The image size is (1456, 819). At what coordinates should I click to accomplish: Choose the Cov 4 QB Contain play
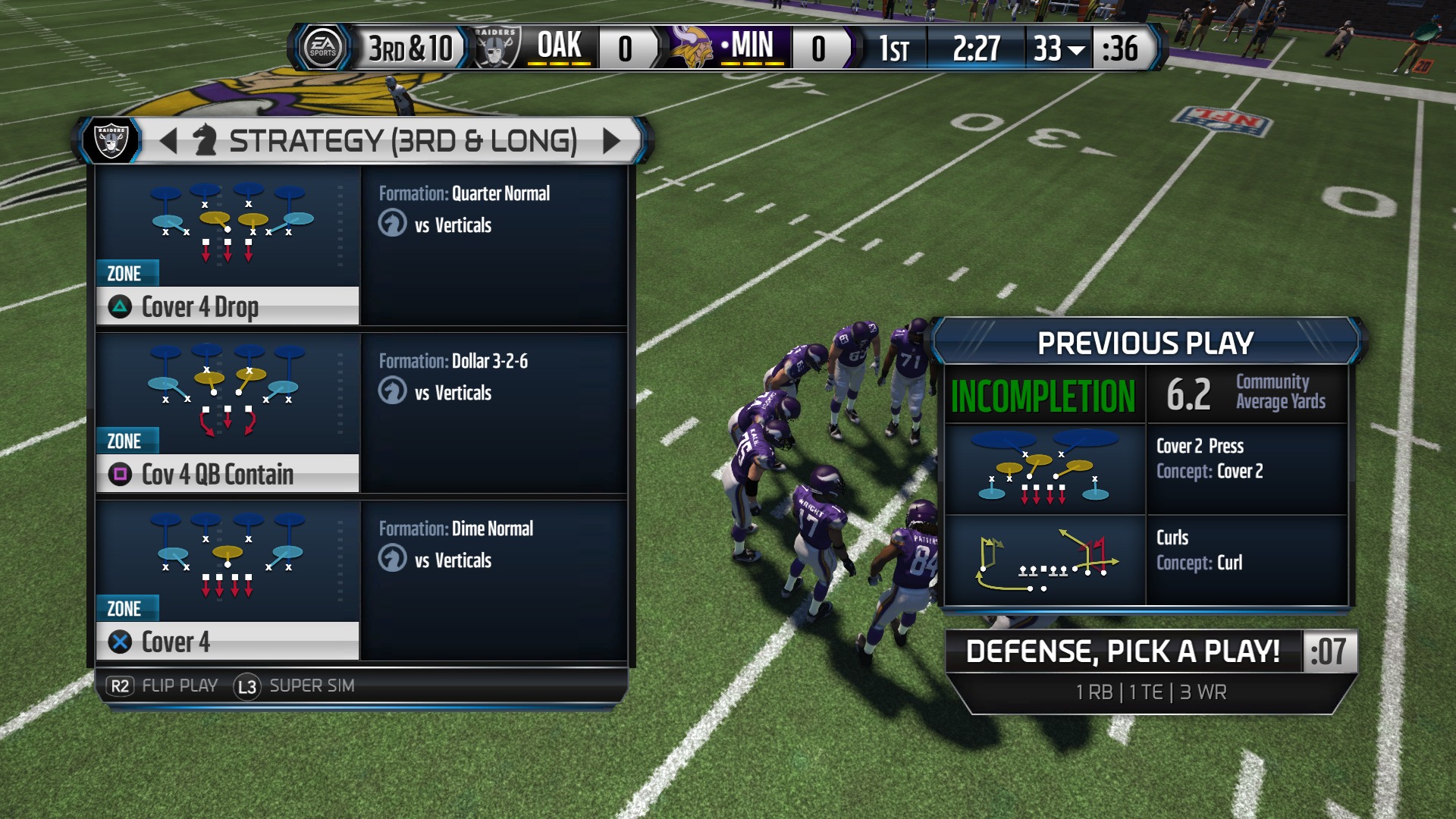[x=227, y=474]
